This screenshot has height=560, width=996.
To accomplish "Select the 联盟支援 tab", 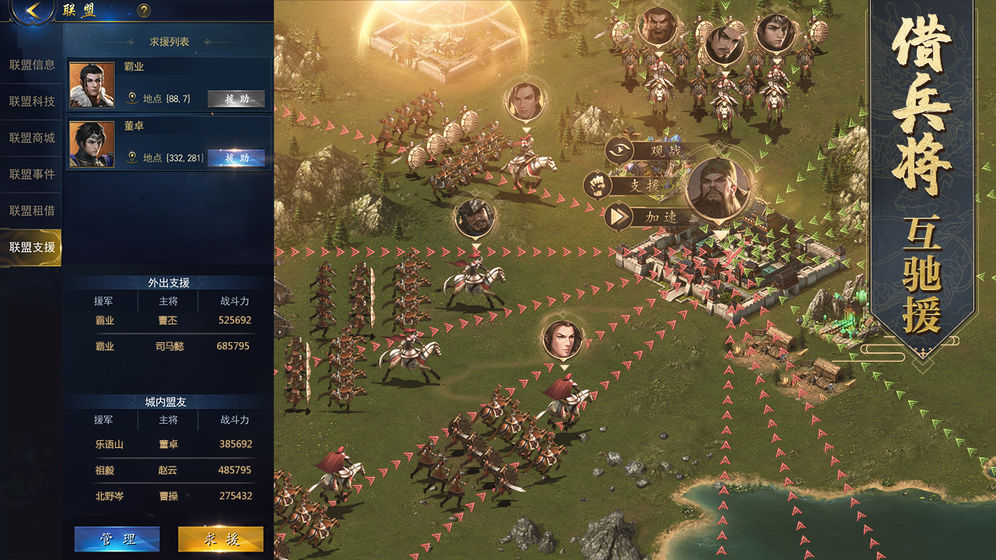I will [31, 246].
